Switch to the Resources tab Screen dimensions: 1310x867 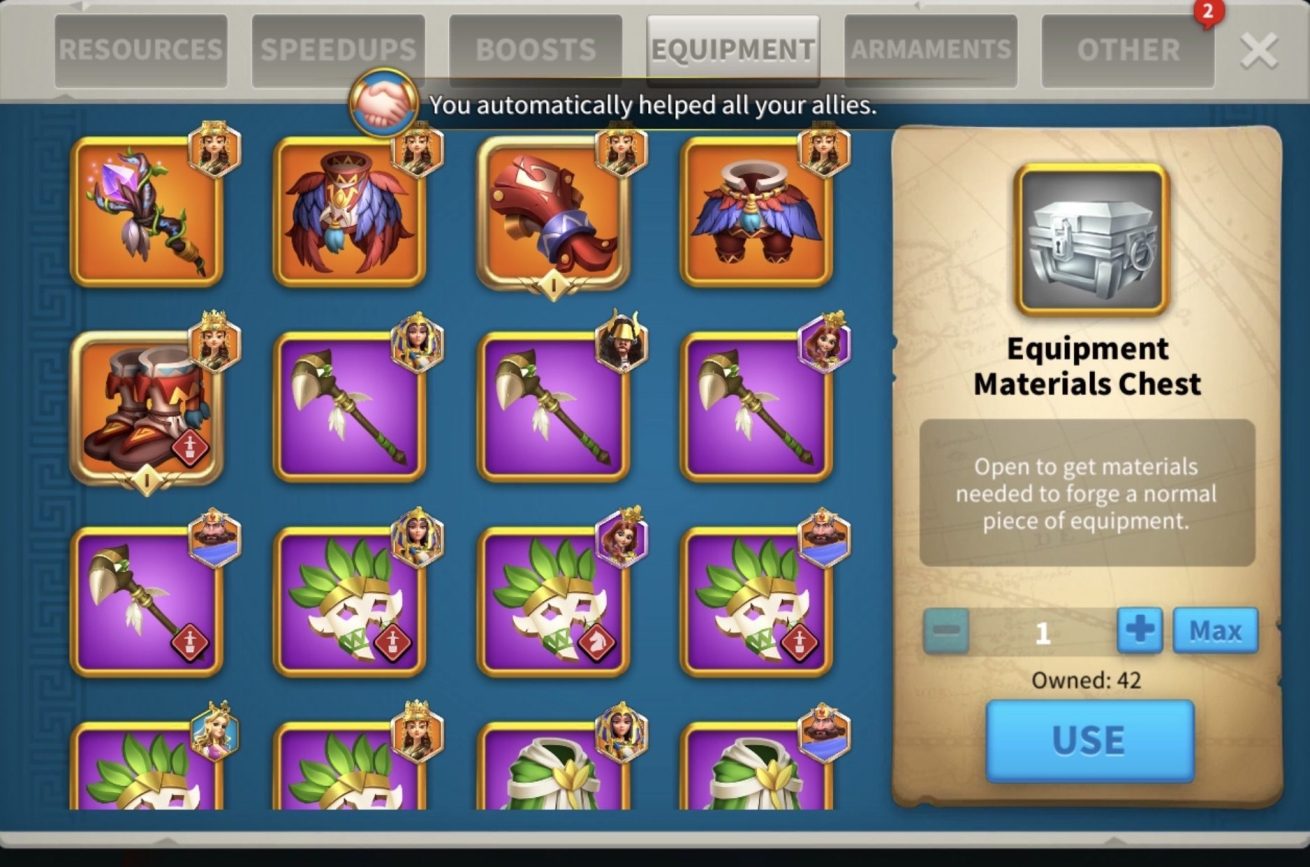(141, 50)
